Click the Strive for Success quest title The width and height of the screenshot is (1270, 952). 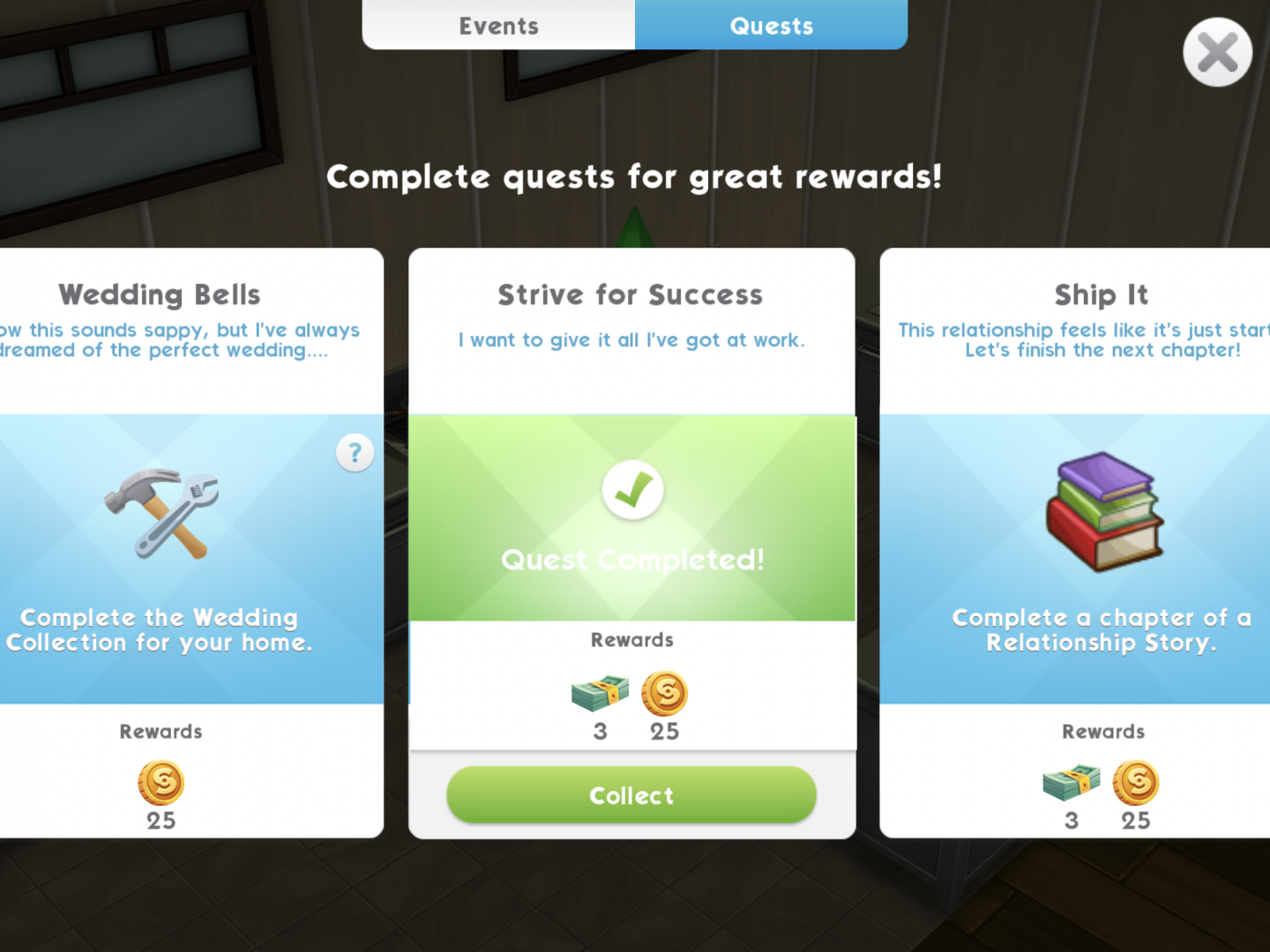coord(631,294)
